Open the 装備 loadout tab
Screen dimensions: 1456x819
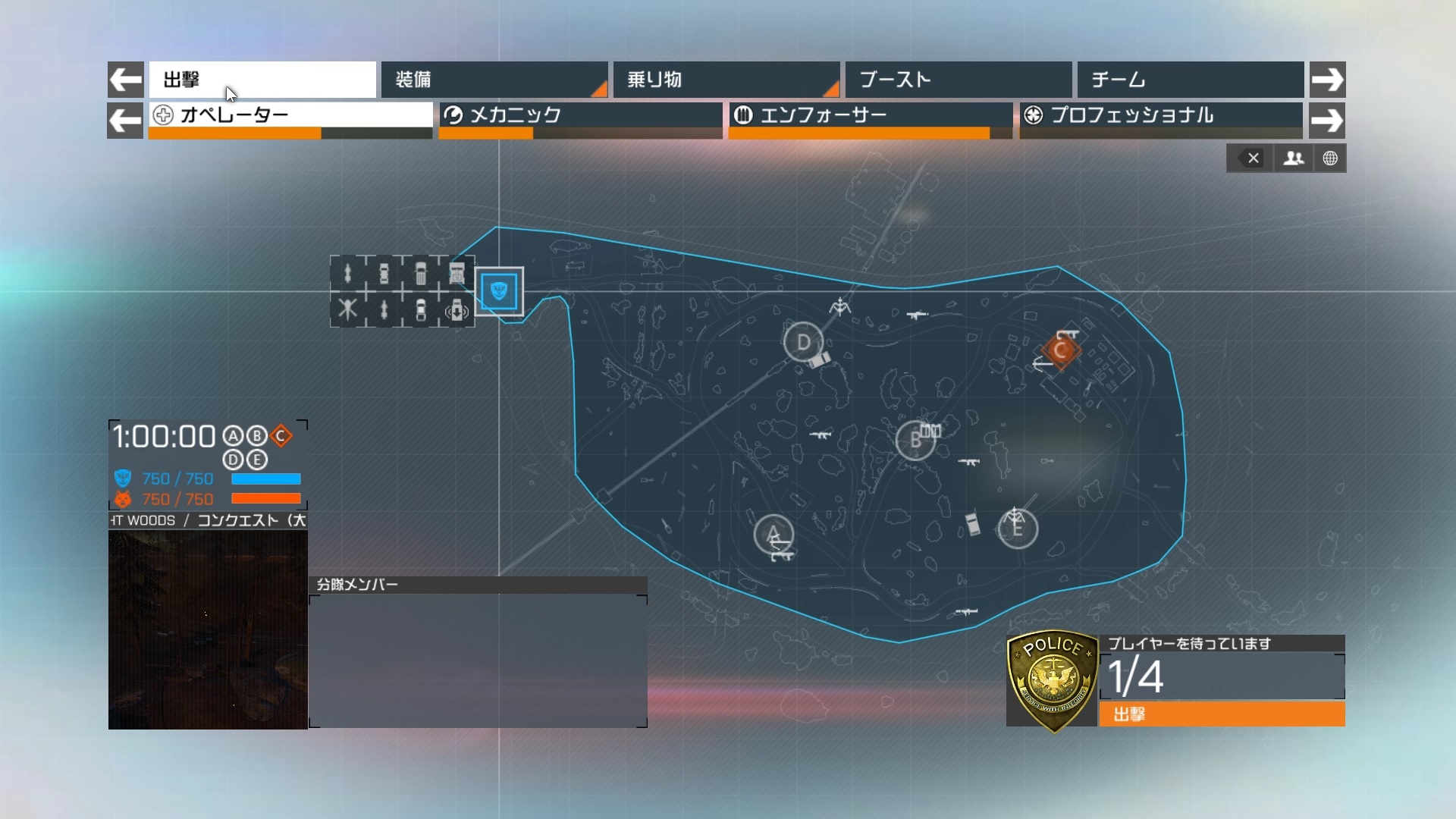(494, 80)
